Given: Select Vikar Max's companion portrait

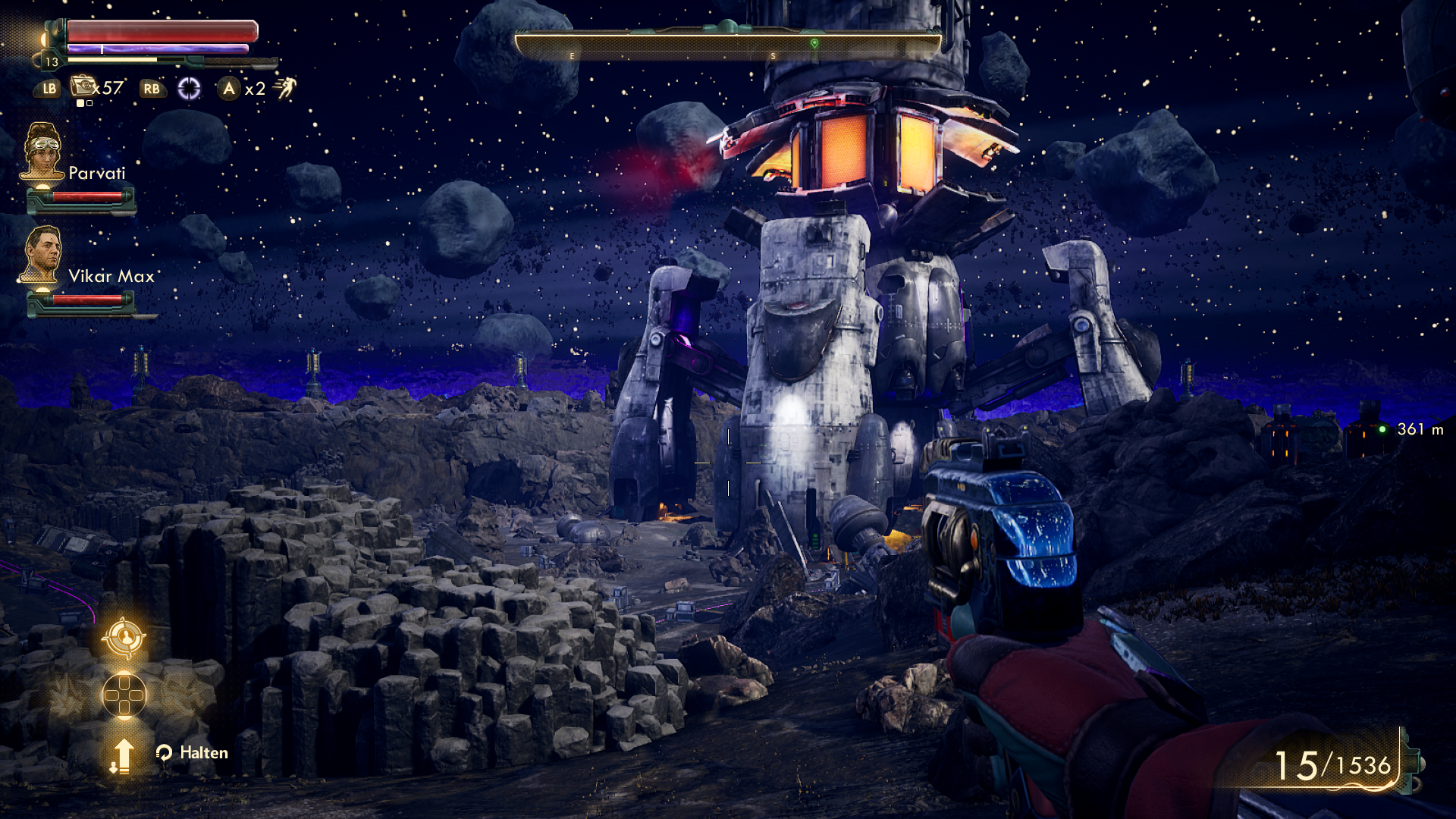Looking at the screenshot, I should (x=42, y=254).
